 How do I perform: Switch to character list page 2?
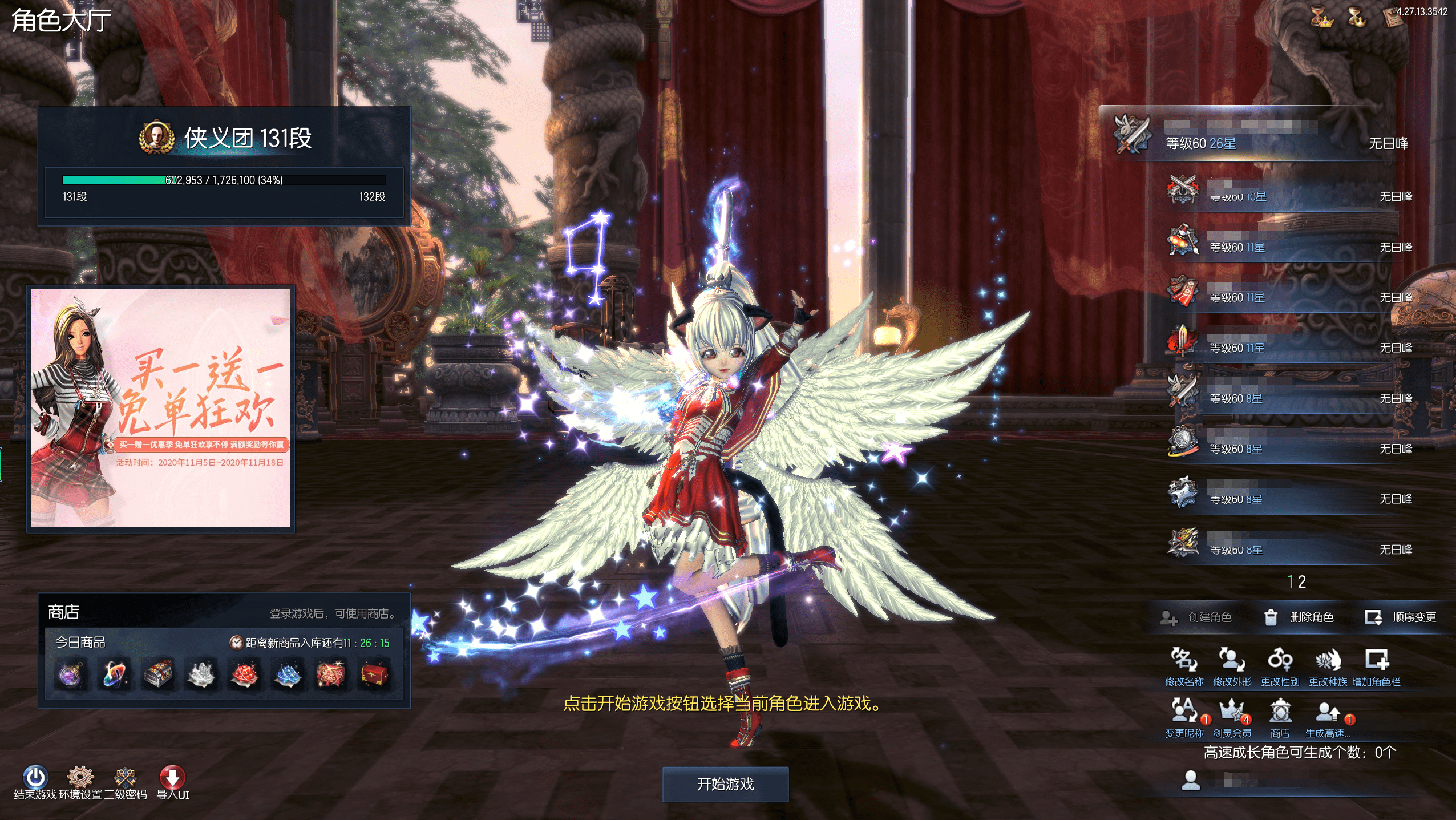coord(1303,581)
